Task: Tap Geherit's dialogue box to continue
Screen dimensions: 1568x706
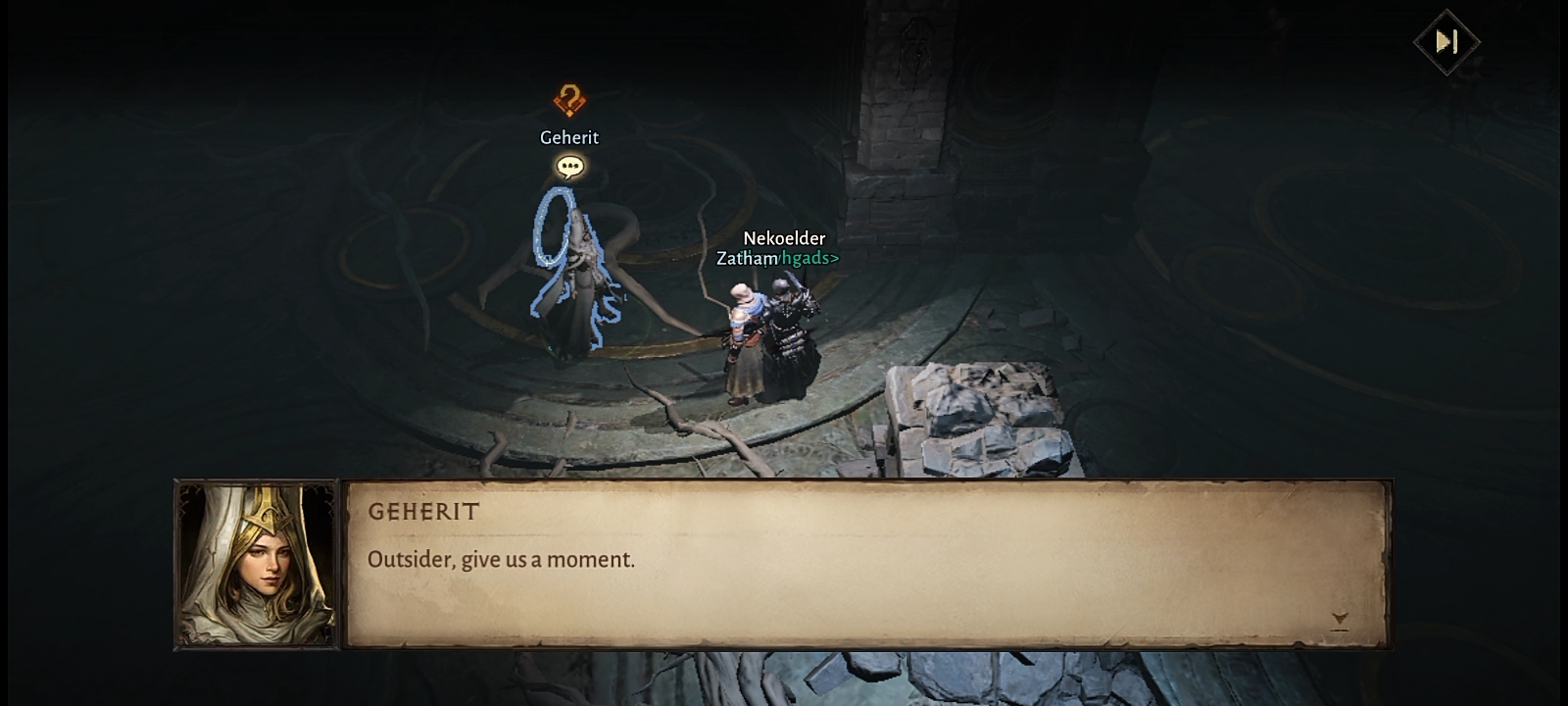Action: click(x=866, y=564)
